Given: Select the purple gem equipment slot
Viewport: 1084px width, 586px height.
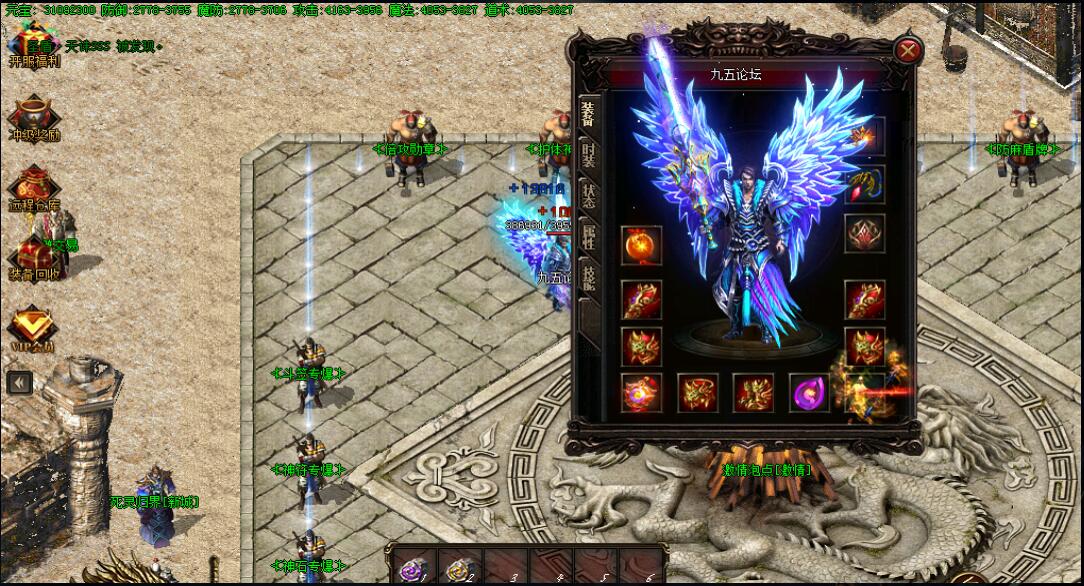Looking at the screenshot, I should click(809, 393).
